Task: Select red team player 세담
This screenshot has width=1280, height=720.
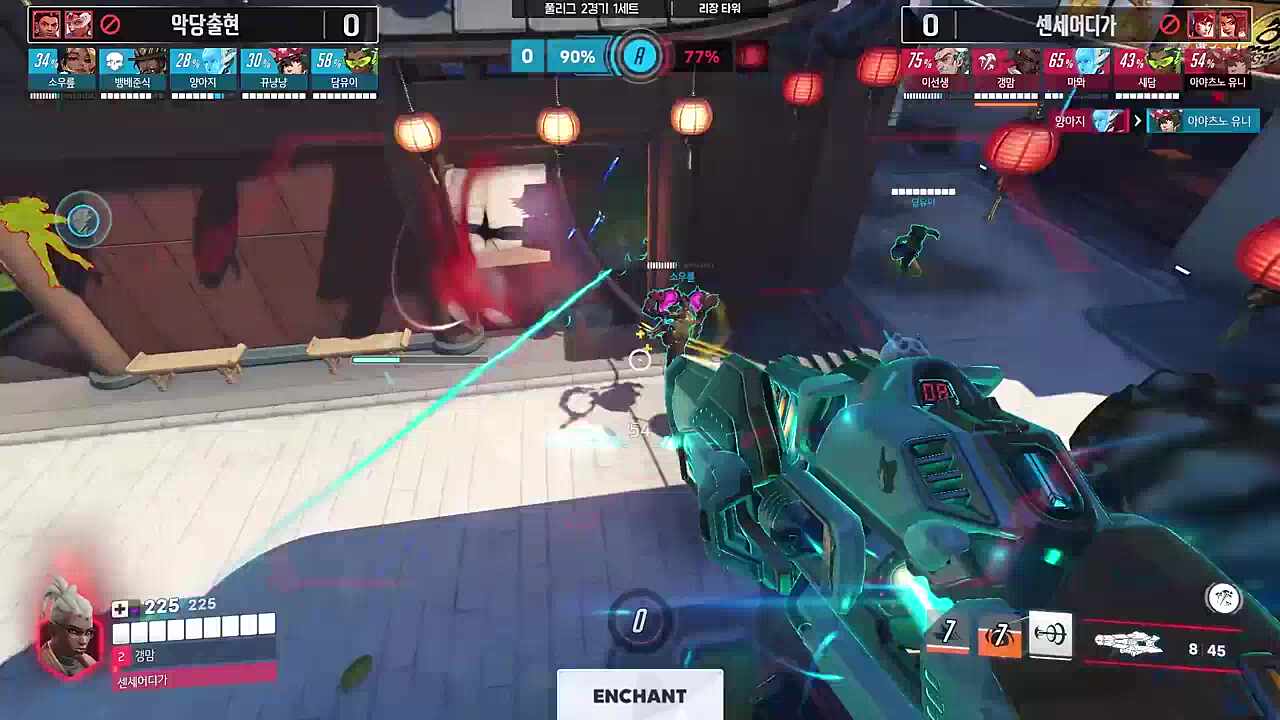Action: click(1147, 70)
